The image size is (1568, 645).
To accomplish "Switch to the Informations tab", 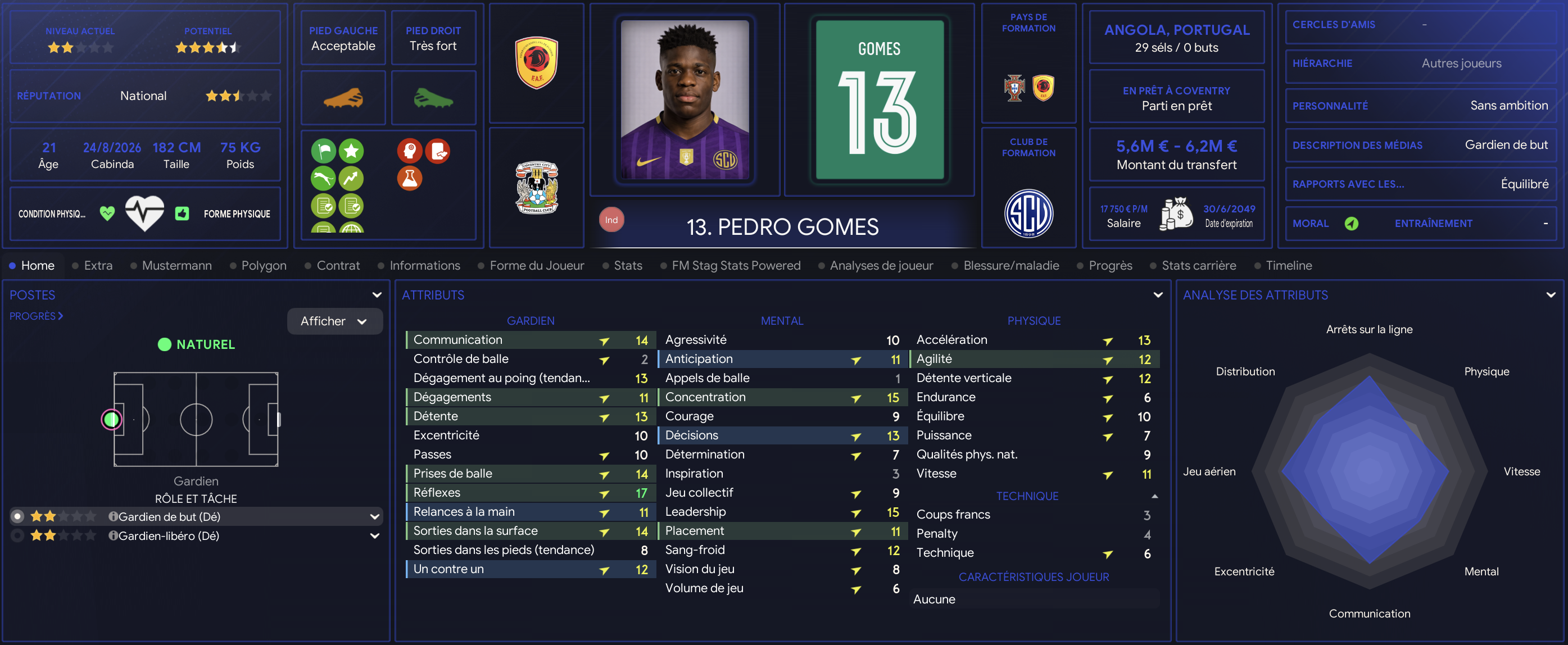I will point(424,265).
